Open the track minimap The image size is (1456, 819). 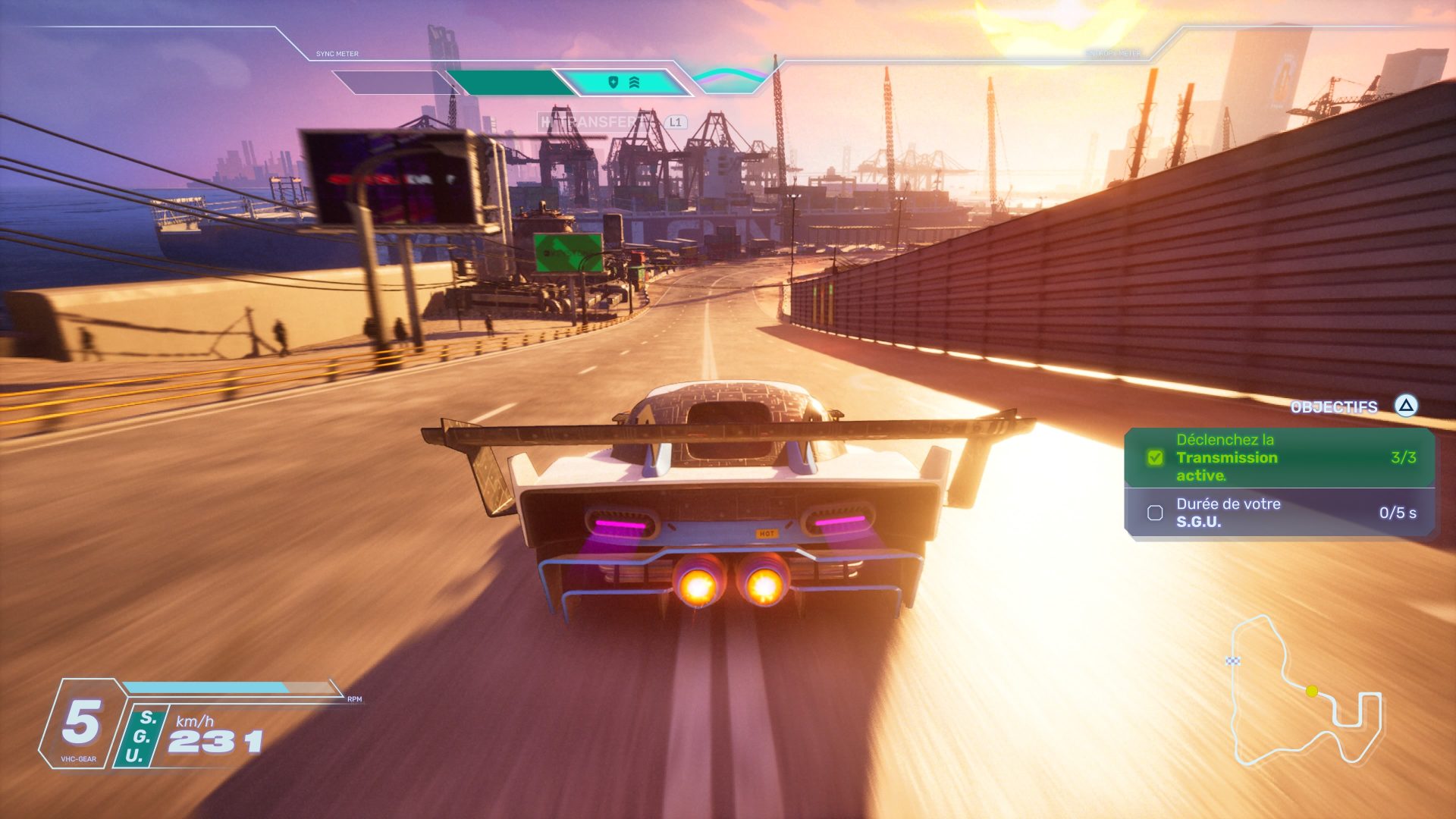point(1306,692)
